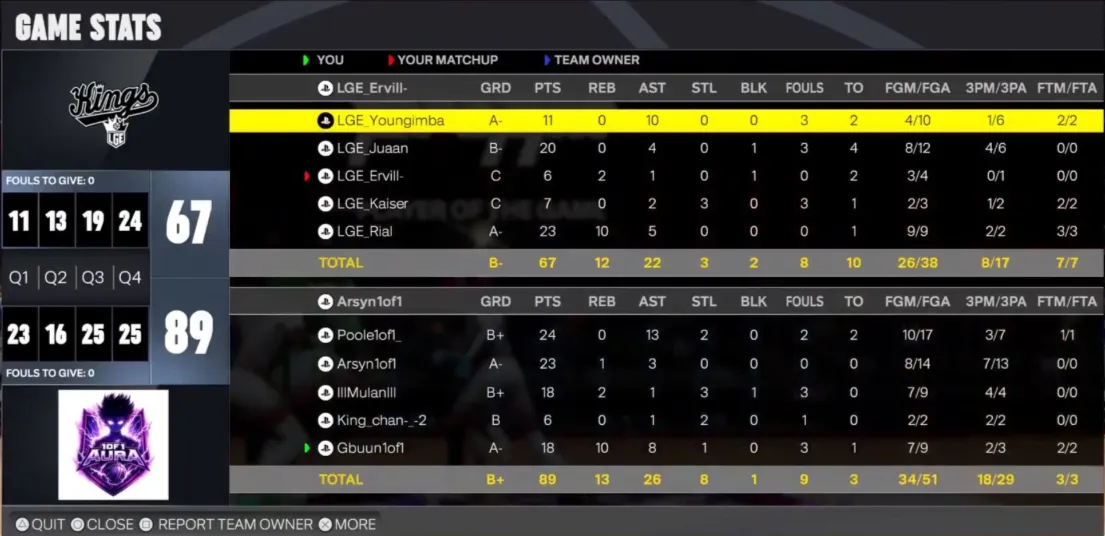Choose the LGE_Juaan player row

(x=372, y=149)
